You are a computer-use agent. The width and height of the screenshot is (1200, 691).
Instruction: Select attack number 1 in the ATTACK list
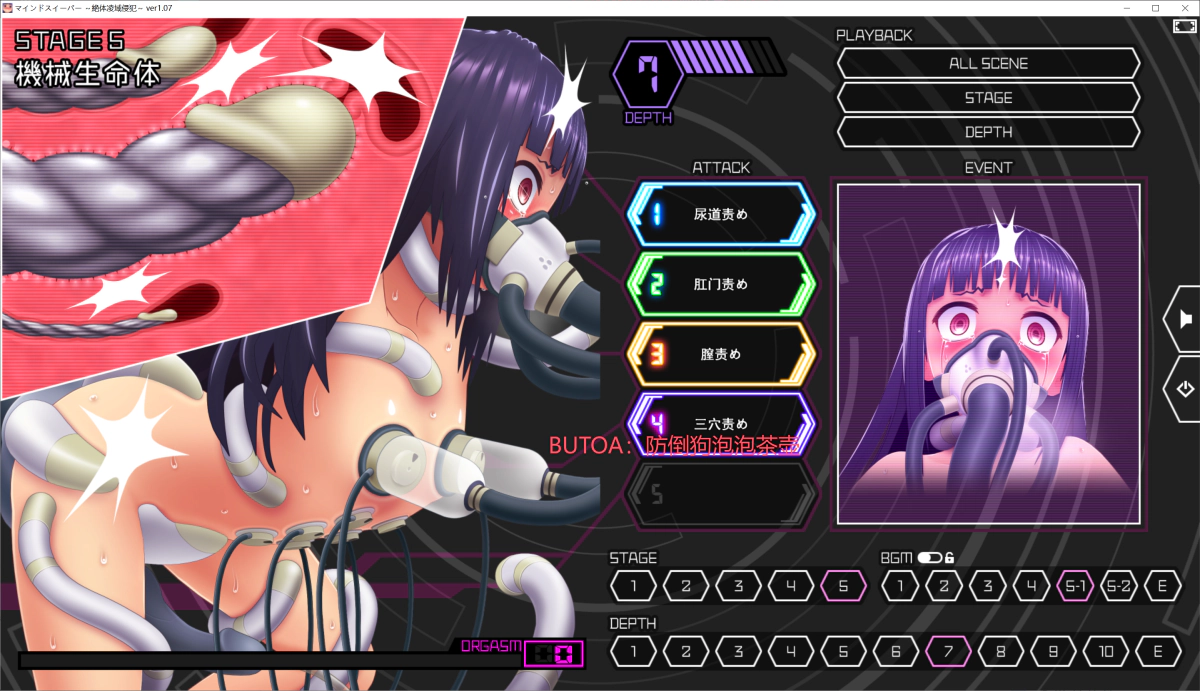point(720,214)
